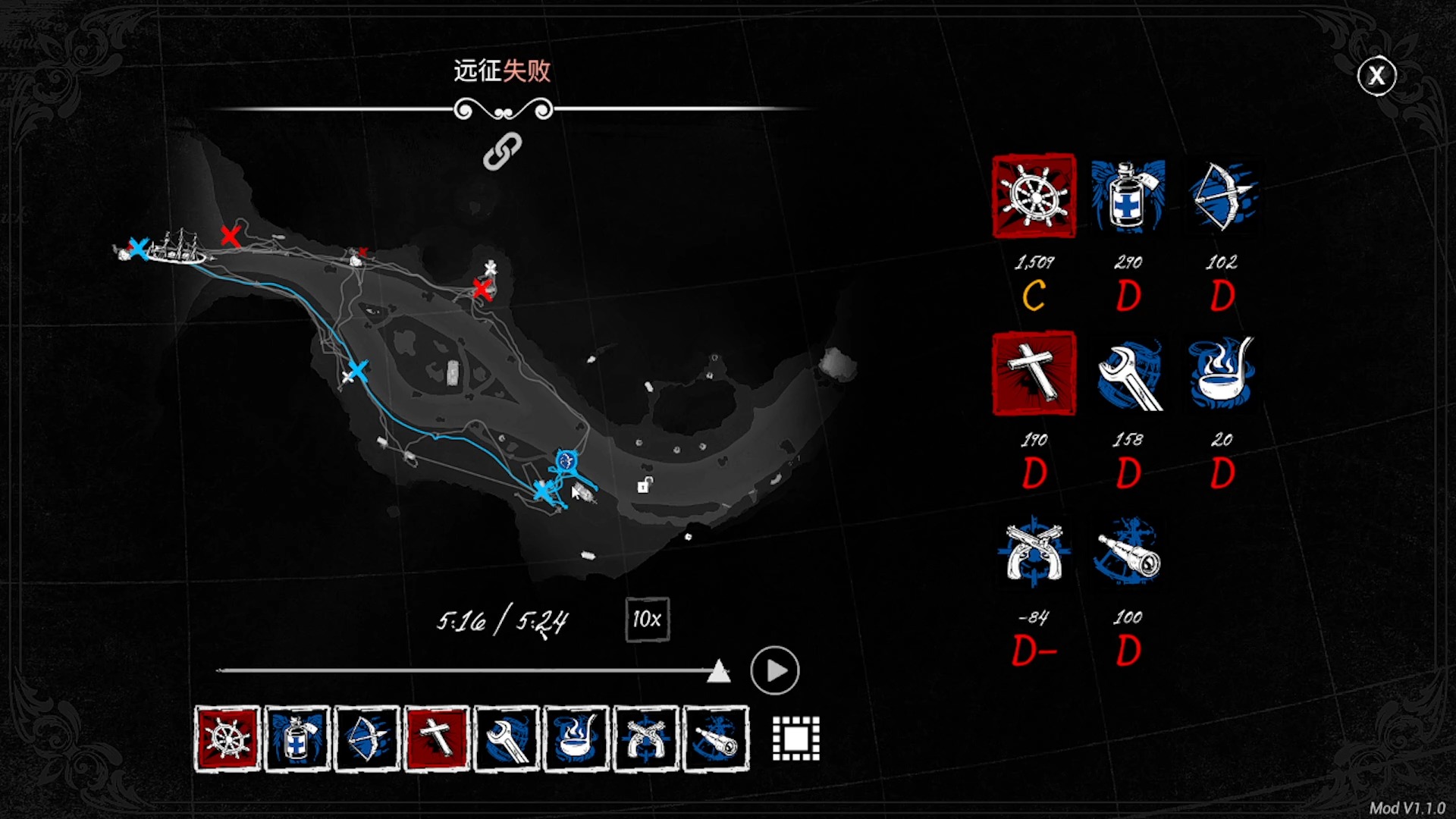Image resolution: width=1456 pixels, height=819 pixels.
Task: Toggle the cooking ladle filter in bottom bar
Action: [x=576, y=739]
